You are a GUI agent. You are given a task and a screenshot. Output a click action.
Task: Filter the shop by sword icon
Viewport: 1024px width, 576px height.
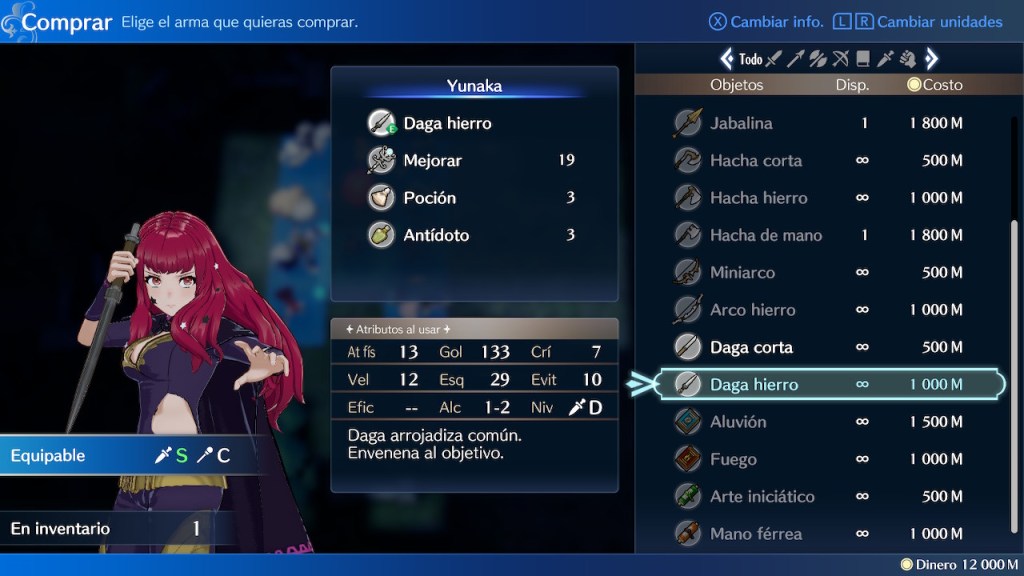pyautogui.click(x=774, y=59)
